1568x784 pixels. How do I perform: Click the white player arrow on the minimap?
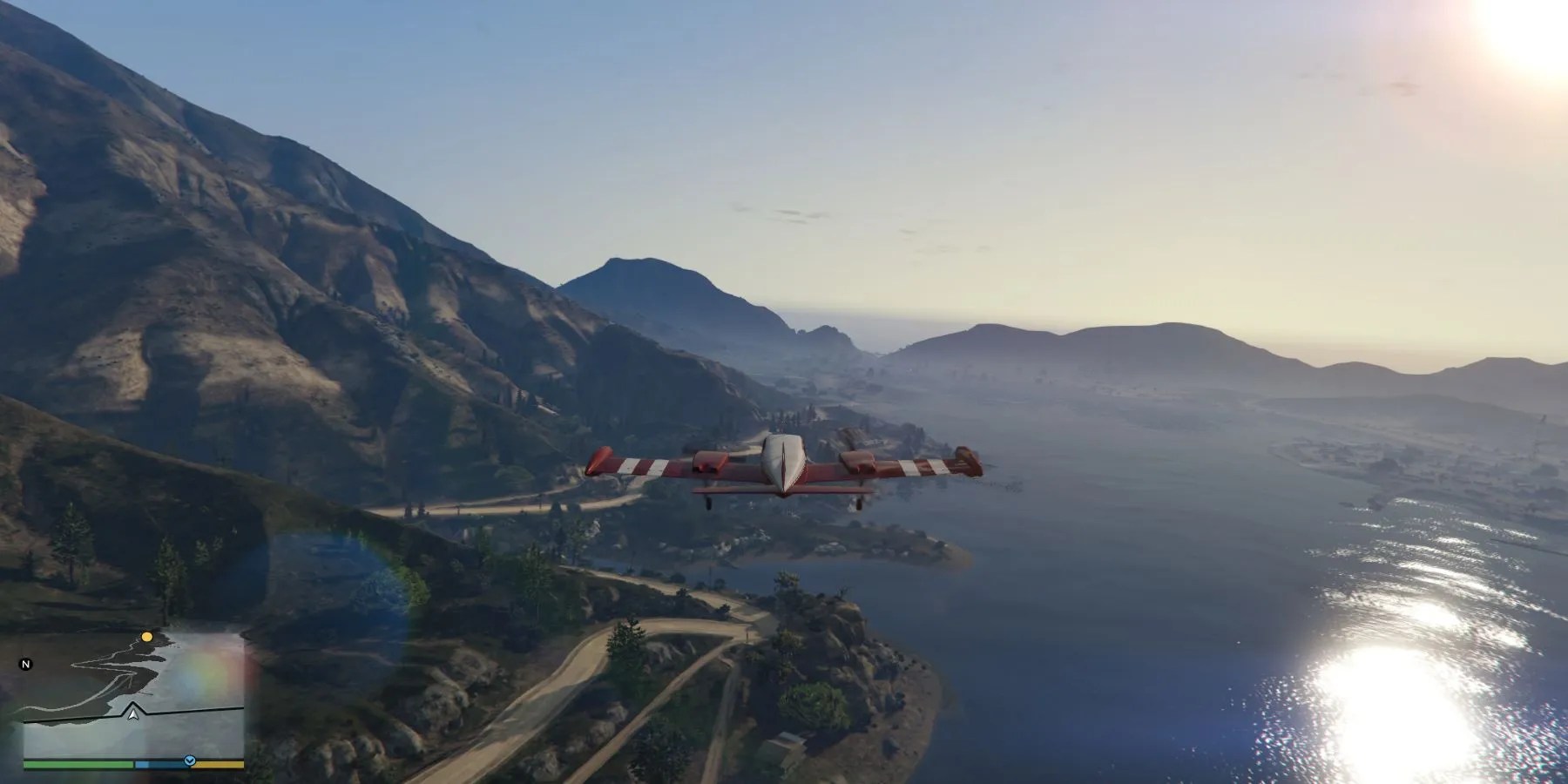point(133,715)
